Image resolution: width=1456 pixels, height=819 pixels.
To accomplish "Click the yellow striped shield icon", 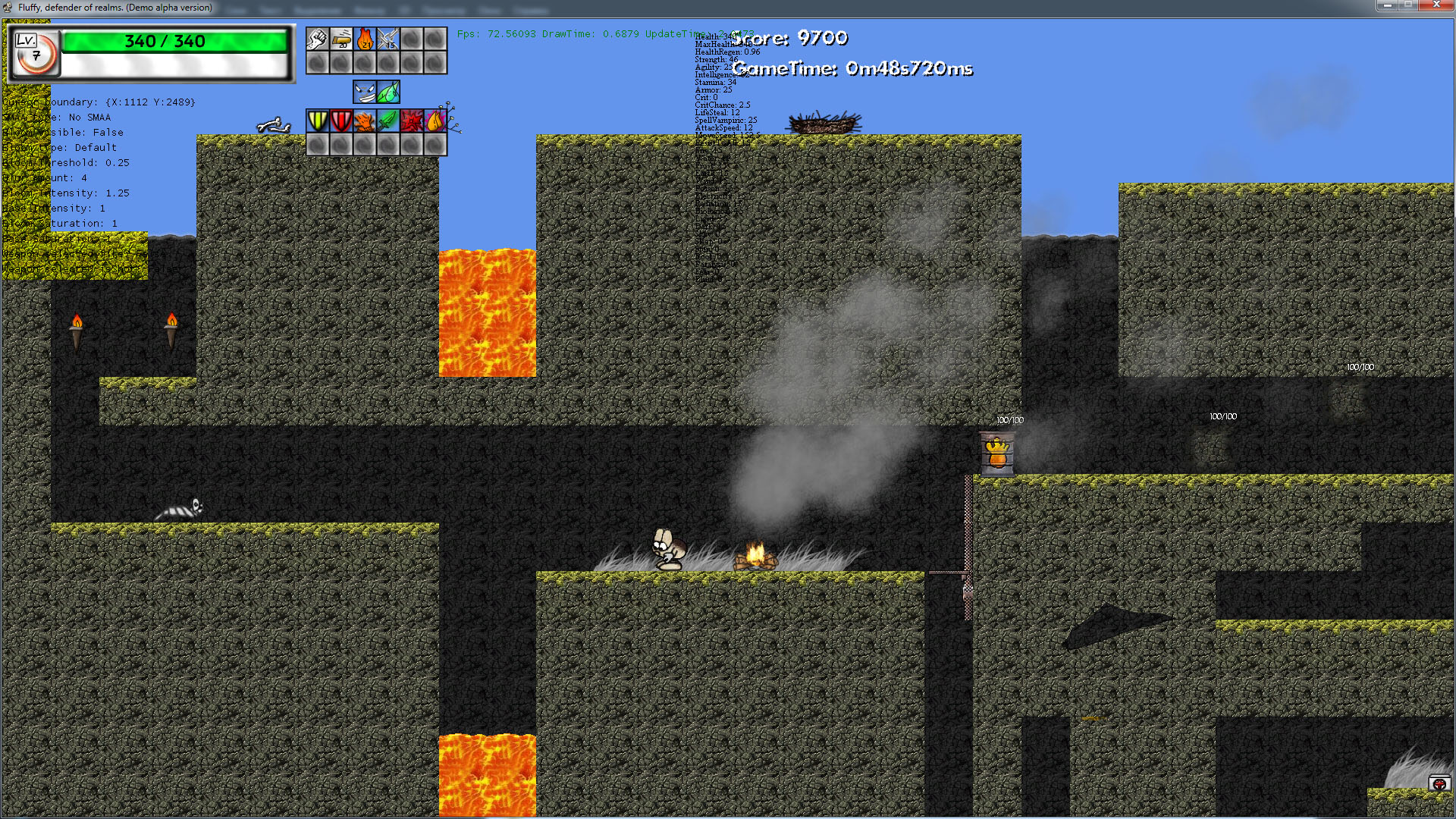I will click(317, 121).
